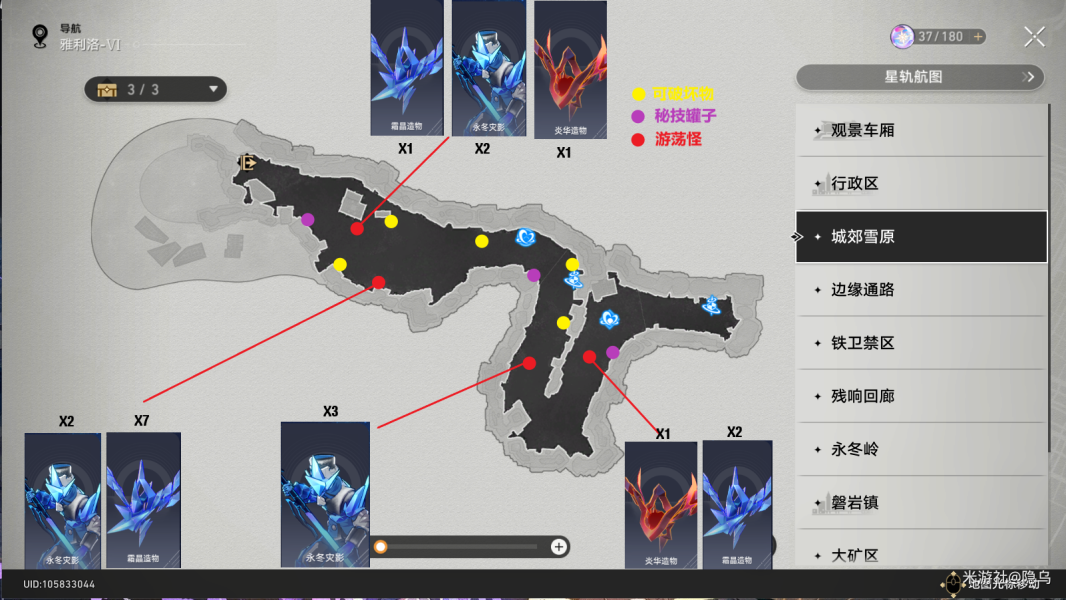
Task: Switch to the 边缘通路 area map
Action: point(921,290)
